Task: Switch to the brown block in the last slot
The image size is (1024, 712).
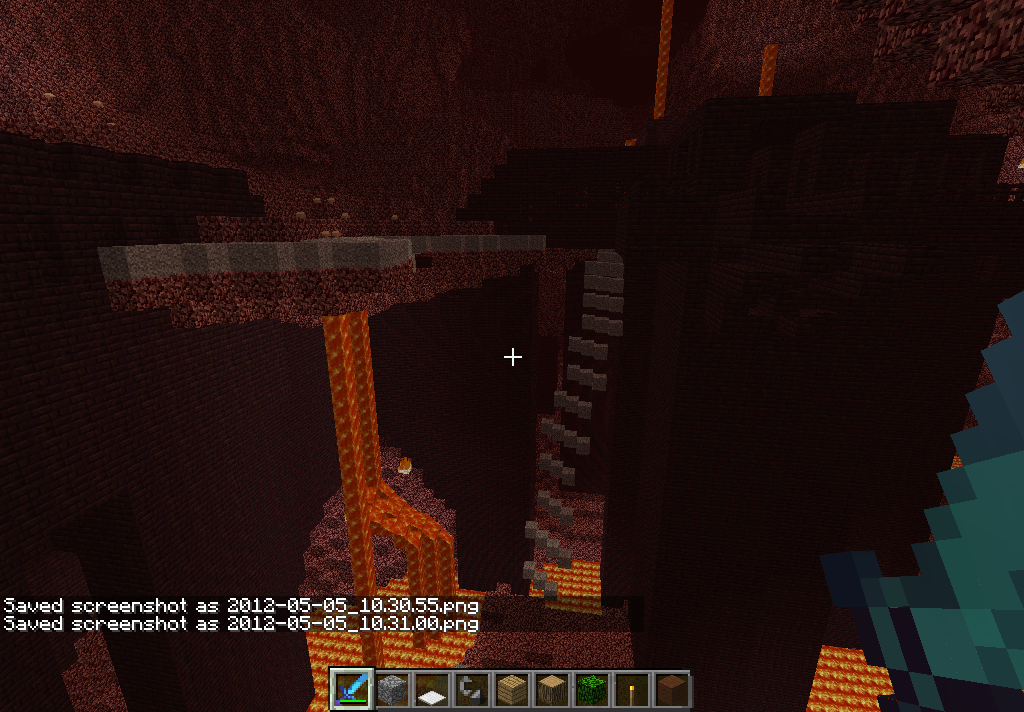Action: point(671,690)
